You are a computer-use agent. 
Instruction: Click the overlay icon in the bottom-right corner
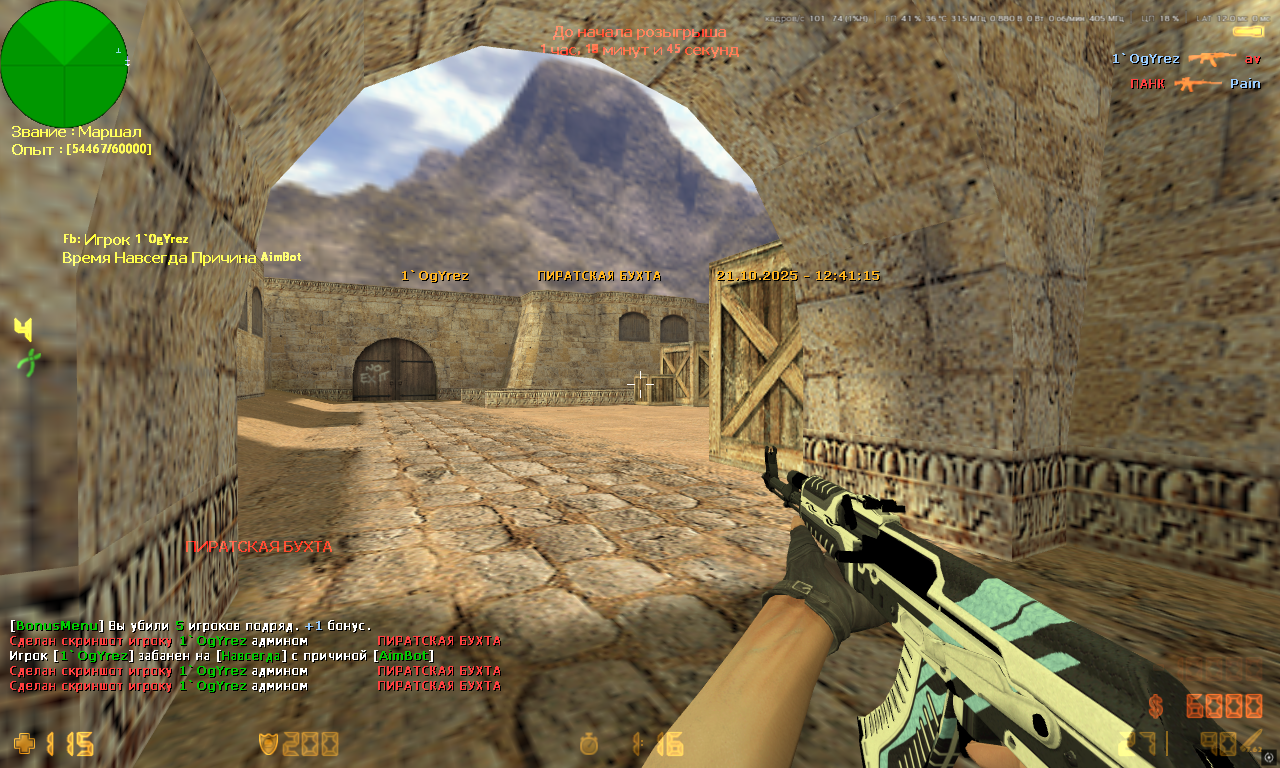(1269, 757)
